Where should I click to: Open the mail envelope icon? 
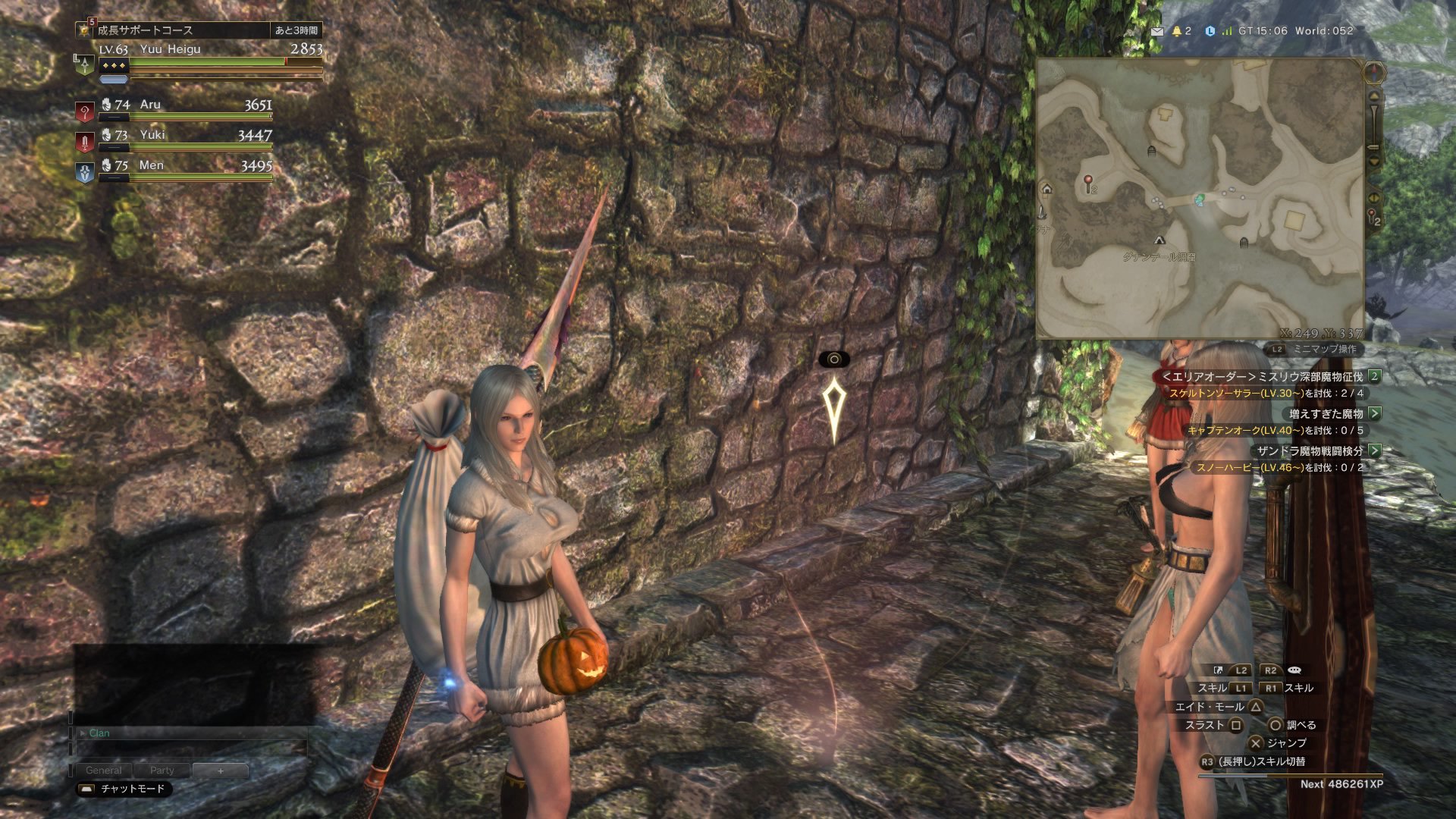click(x=1156, y=31)
